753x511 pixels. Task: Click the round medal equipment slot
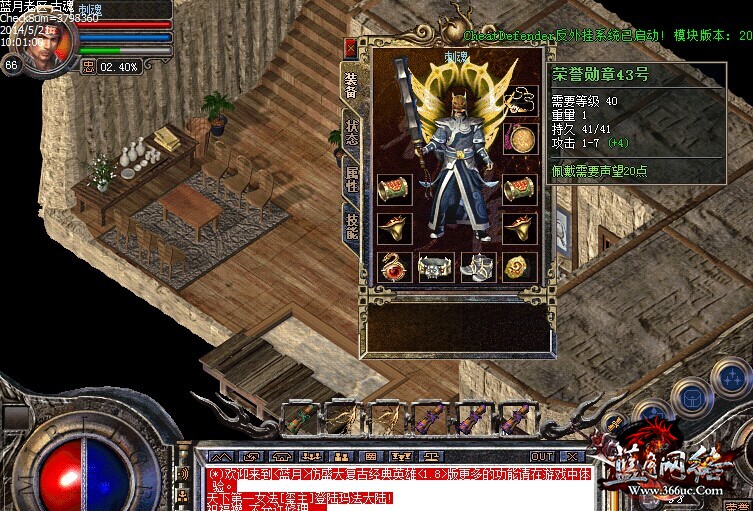[519, 138]
